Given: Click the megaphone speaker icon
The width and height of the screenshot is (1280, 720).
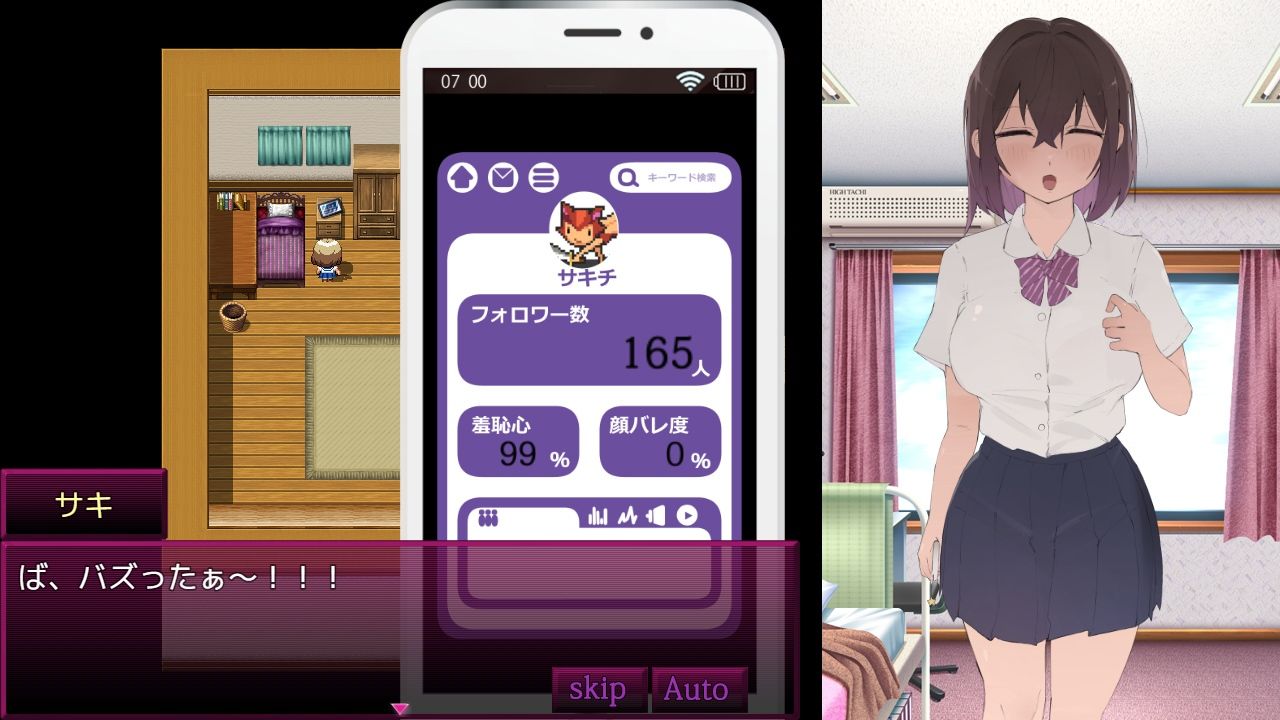Looking at the screenshot, I should pyautogui.click(x=657, y=515).
